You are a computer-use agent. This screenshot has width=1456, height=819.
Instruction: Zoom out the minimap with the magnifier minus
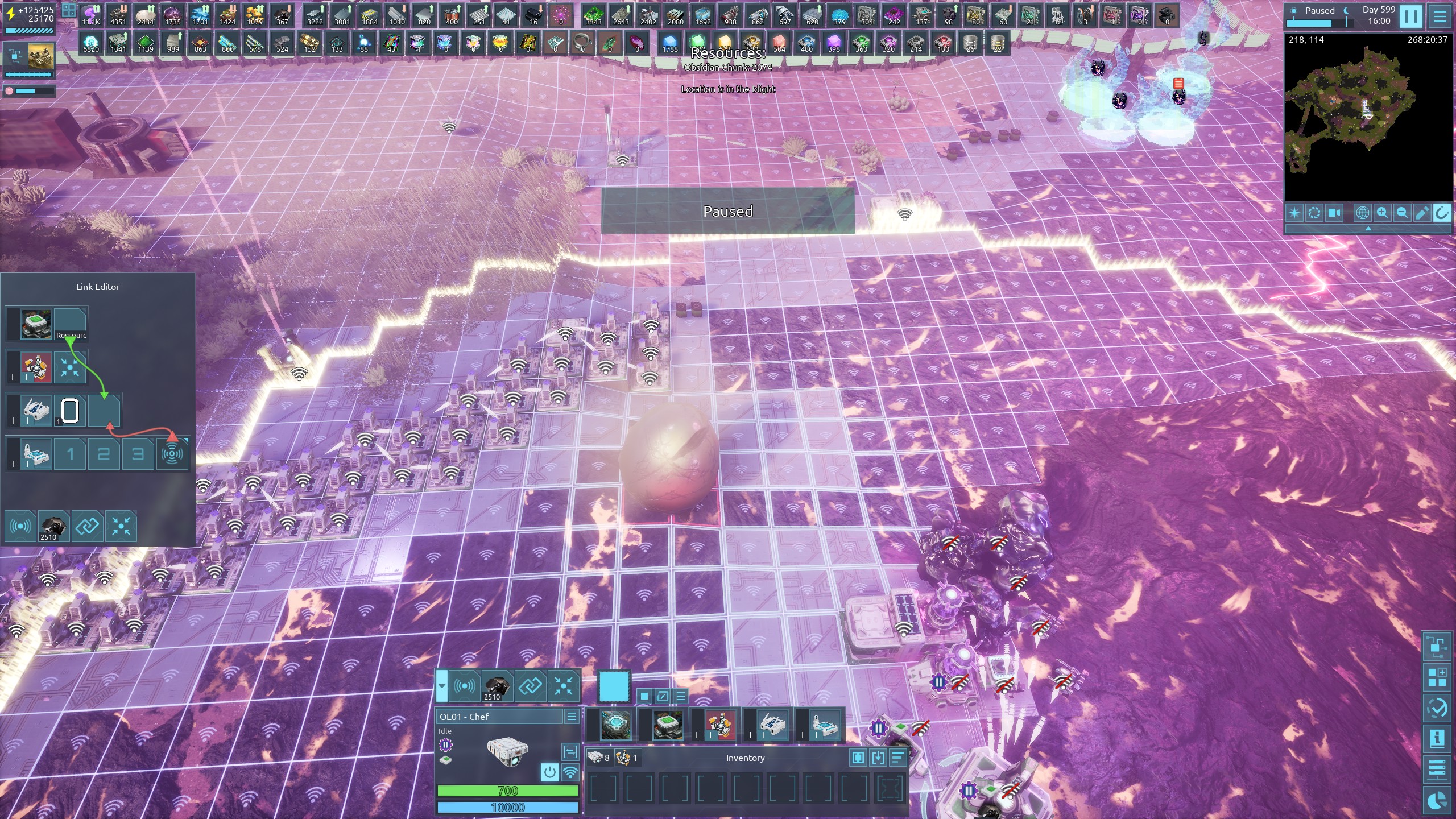[x=1402, y=213]
